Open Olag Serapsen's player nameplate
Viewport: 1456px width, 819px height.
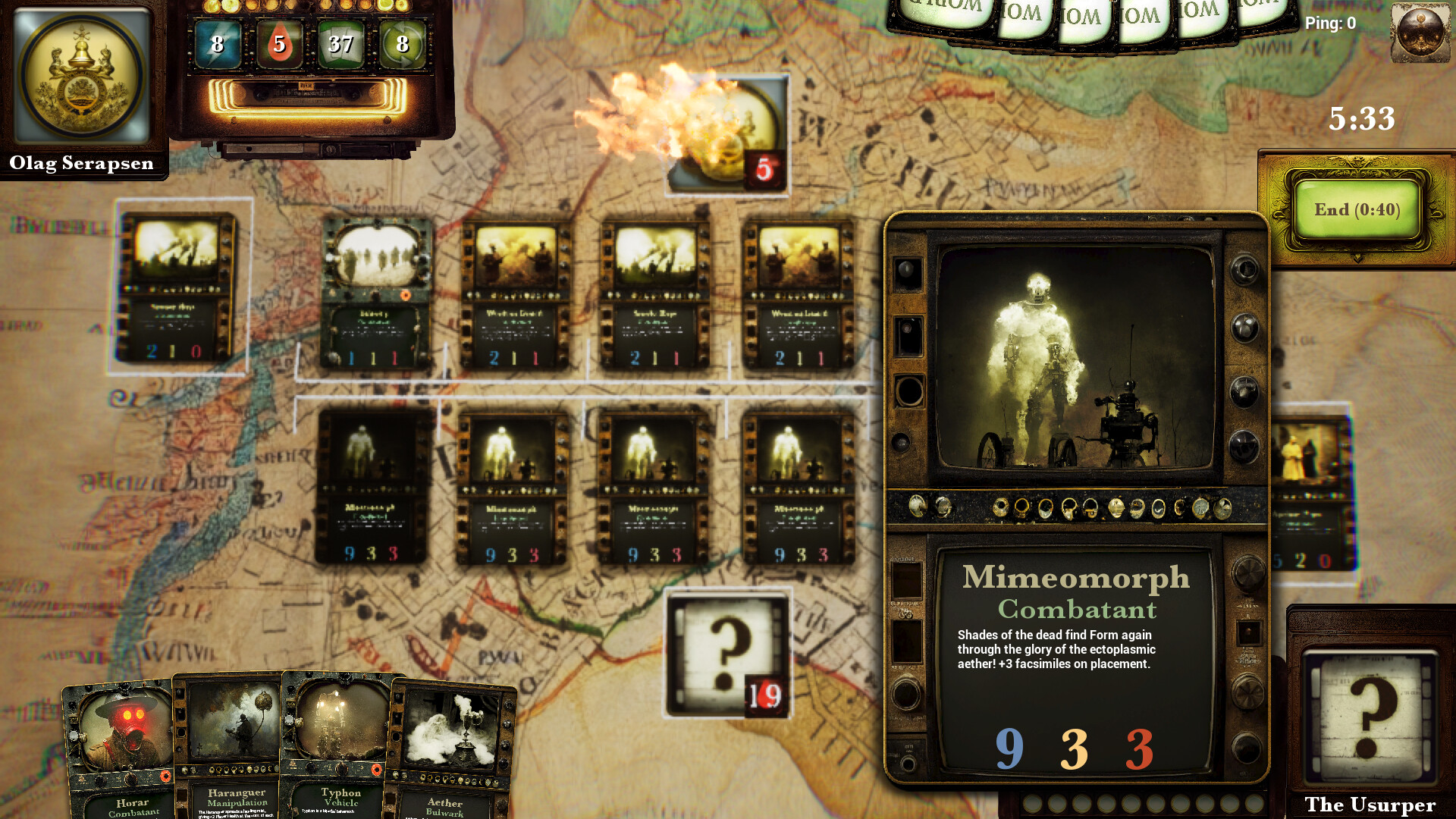81,164
